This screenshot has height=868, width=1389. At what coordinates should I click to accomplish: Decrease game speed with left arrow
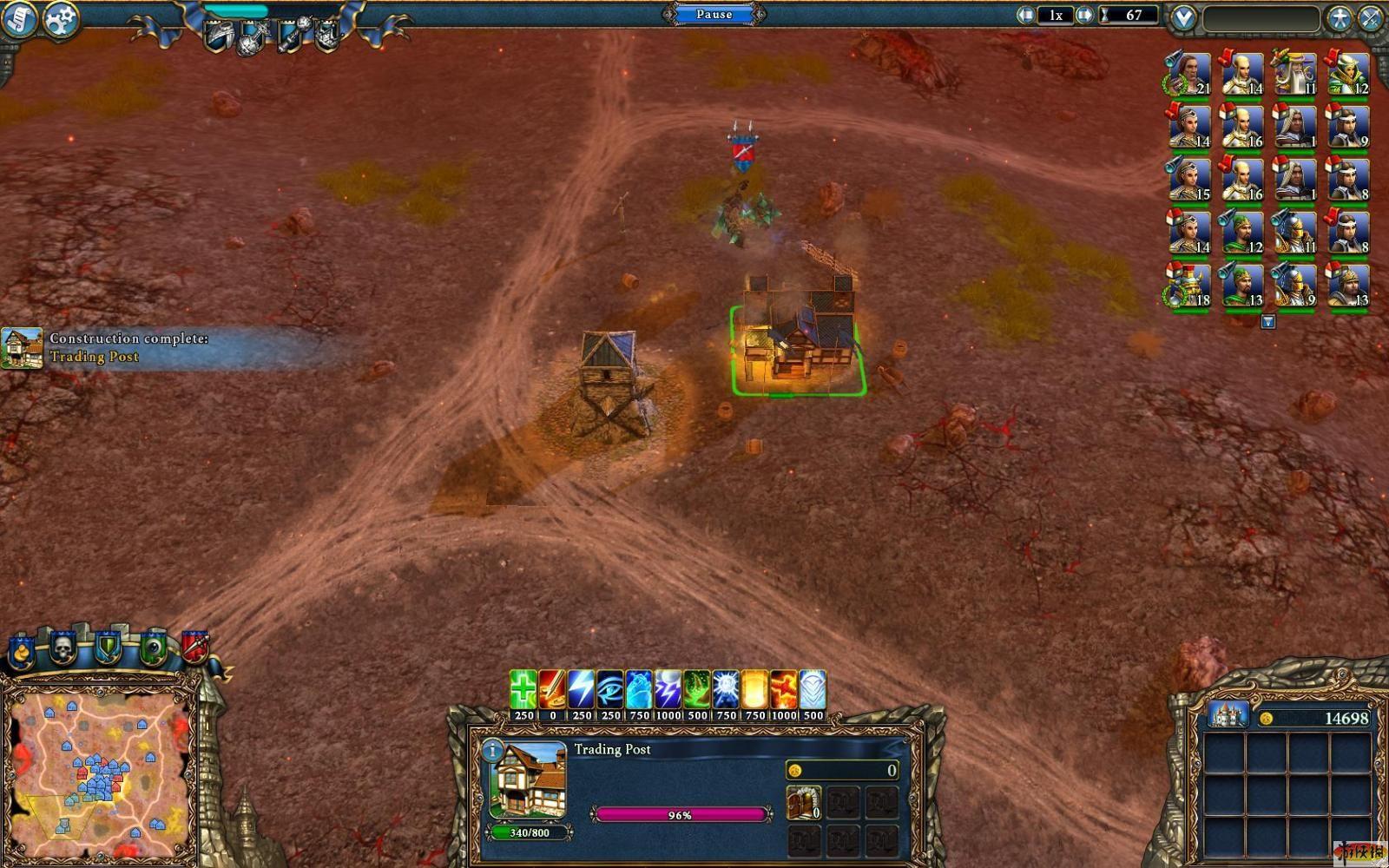(1026, 15)
